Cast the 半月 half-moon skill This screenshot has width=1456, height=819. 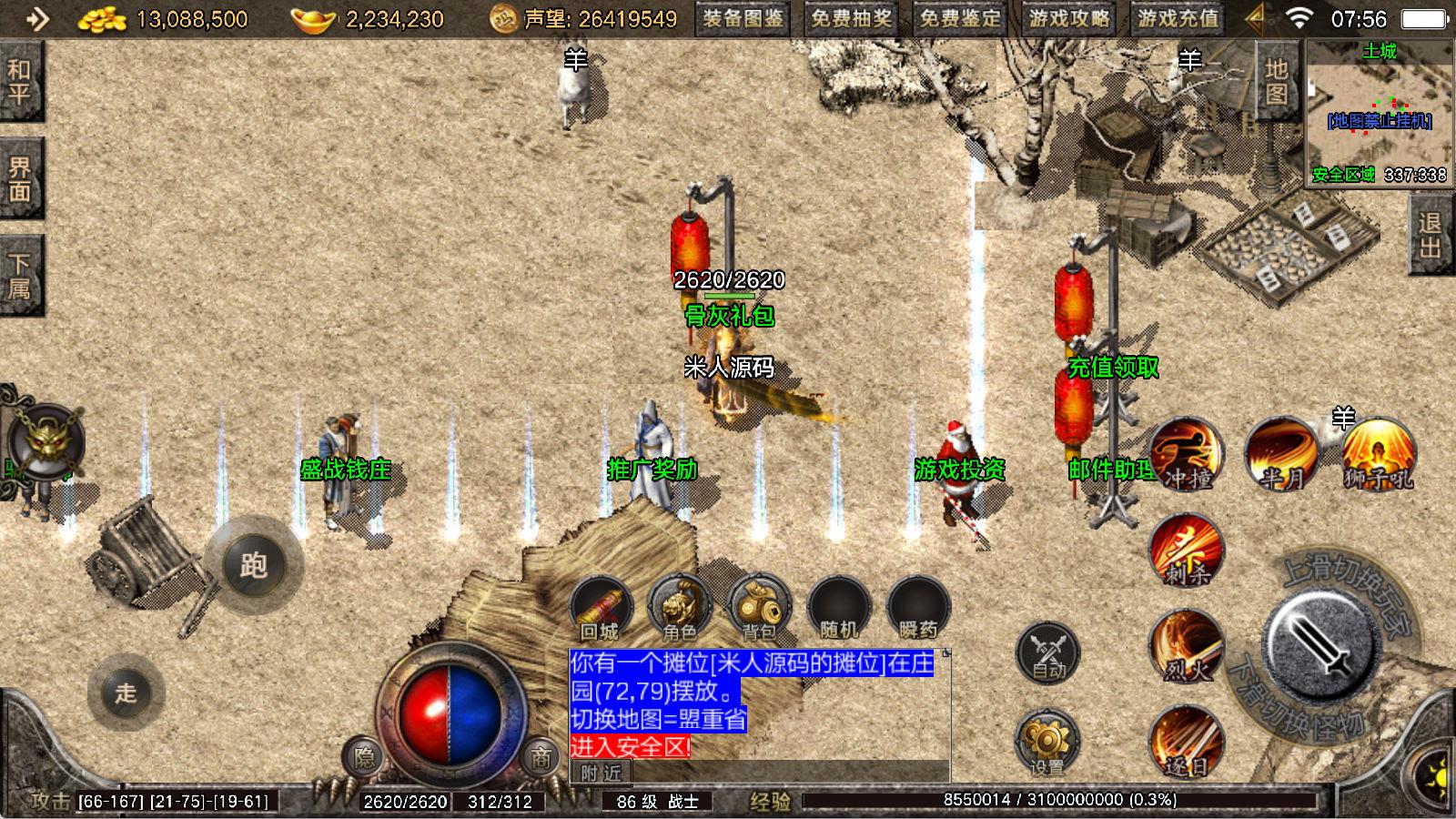click(1282, 454)
